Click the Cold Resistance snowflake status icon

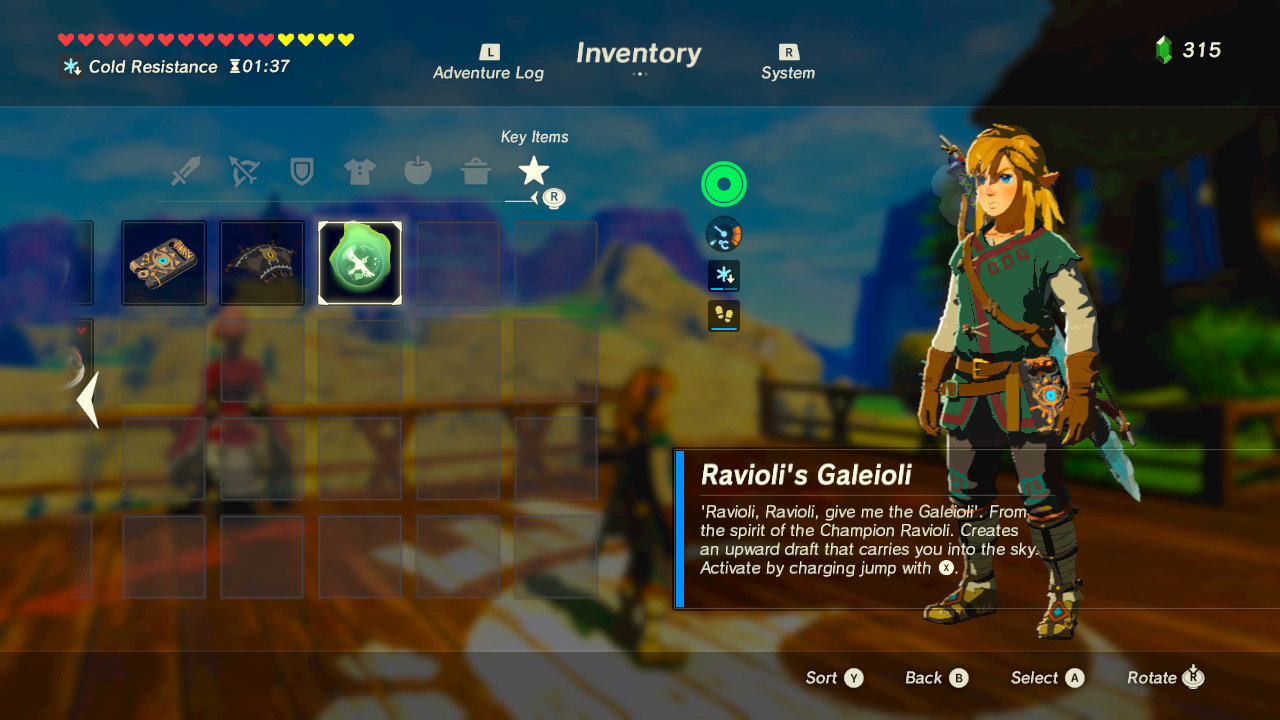70,67
